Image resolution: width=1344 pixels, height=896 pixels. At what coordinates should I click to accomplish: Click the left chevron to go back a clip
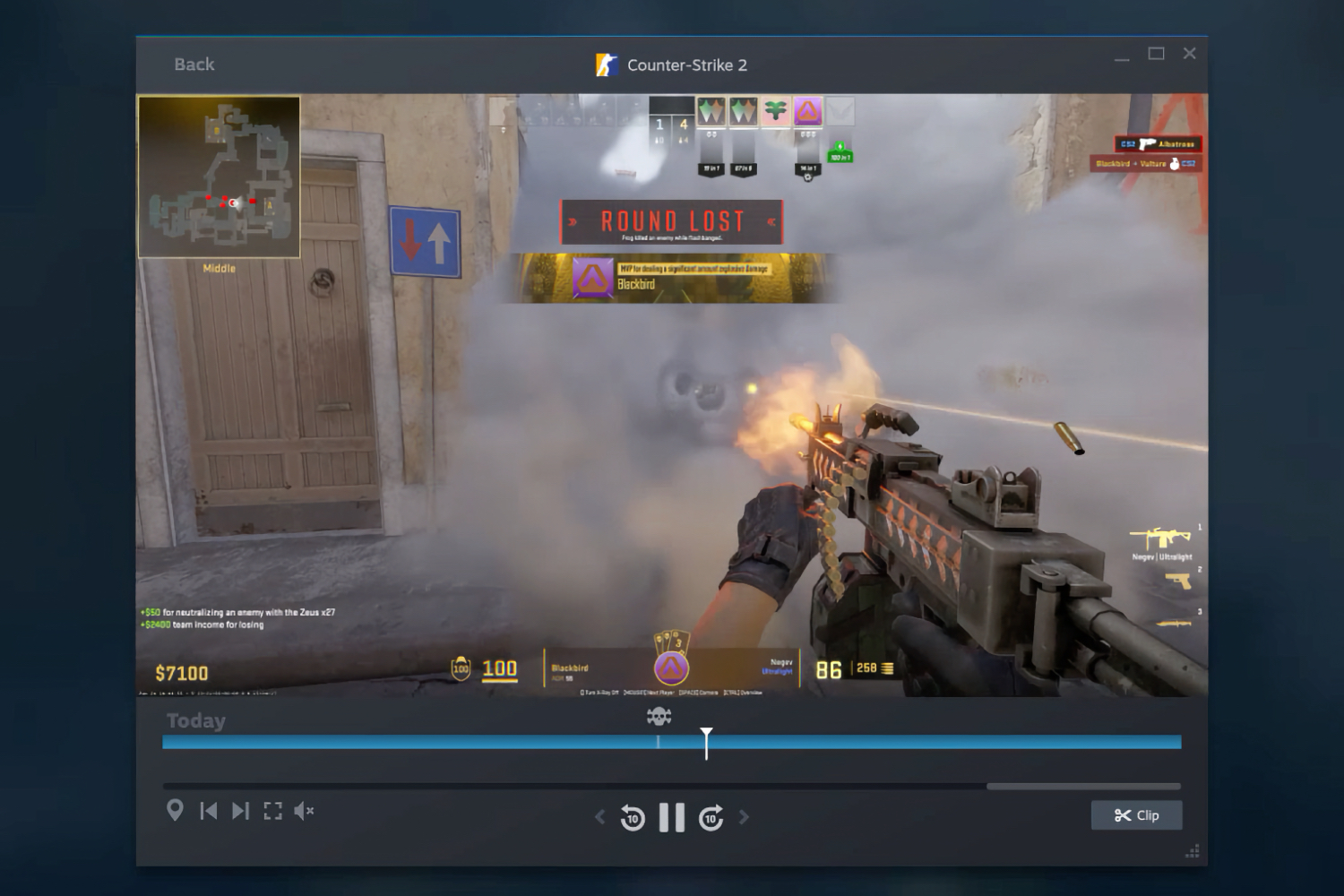pos(599,817)
